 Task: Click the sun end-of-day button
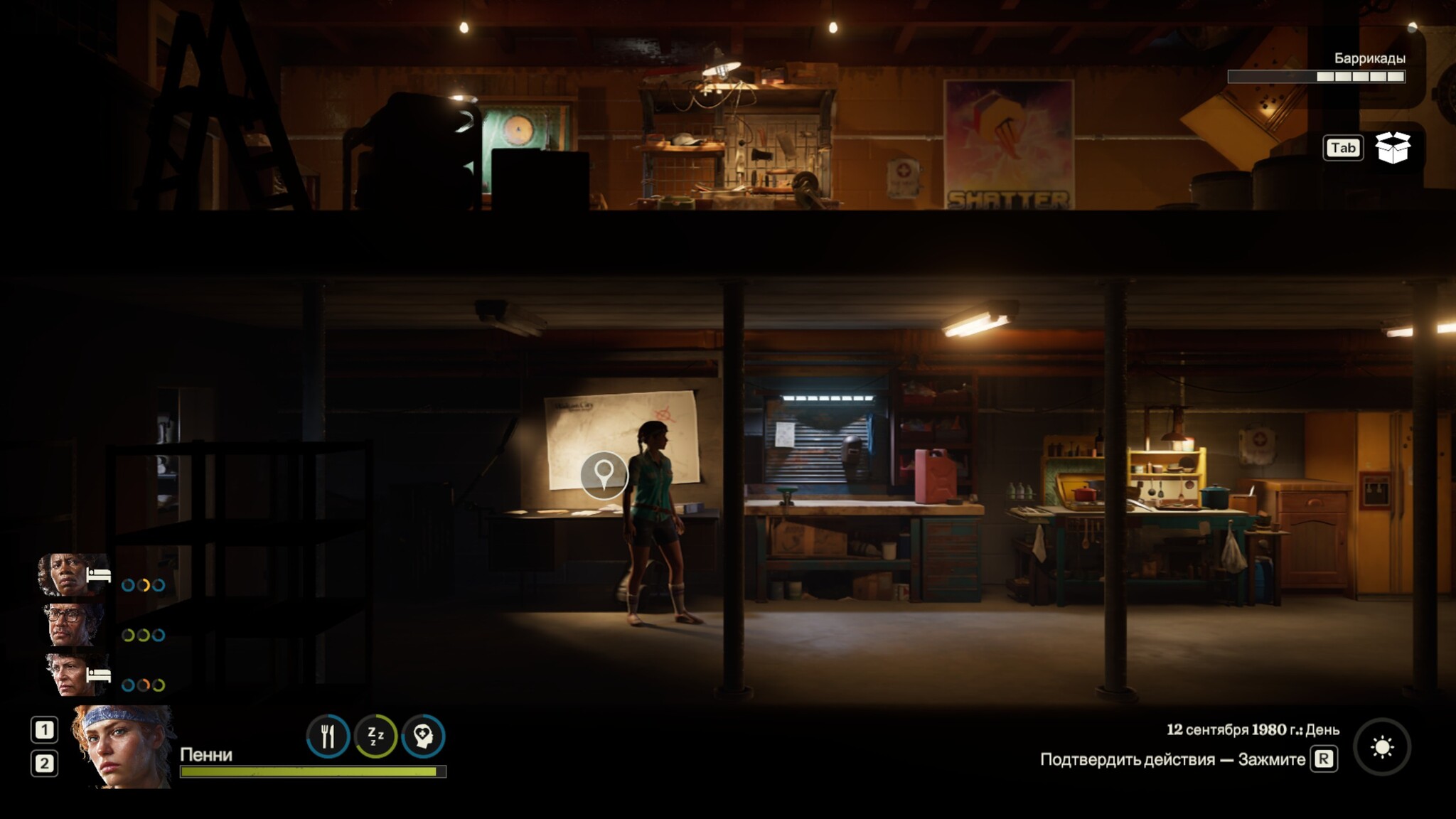pos(1381,747)
